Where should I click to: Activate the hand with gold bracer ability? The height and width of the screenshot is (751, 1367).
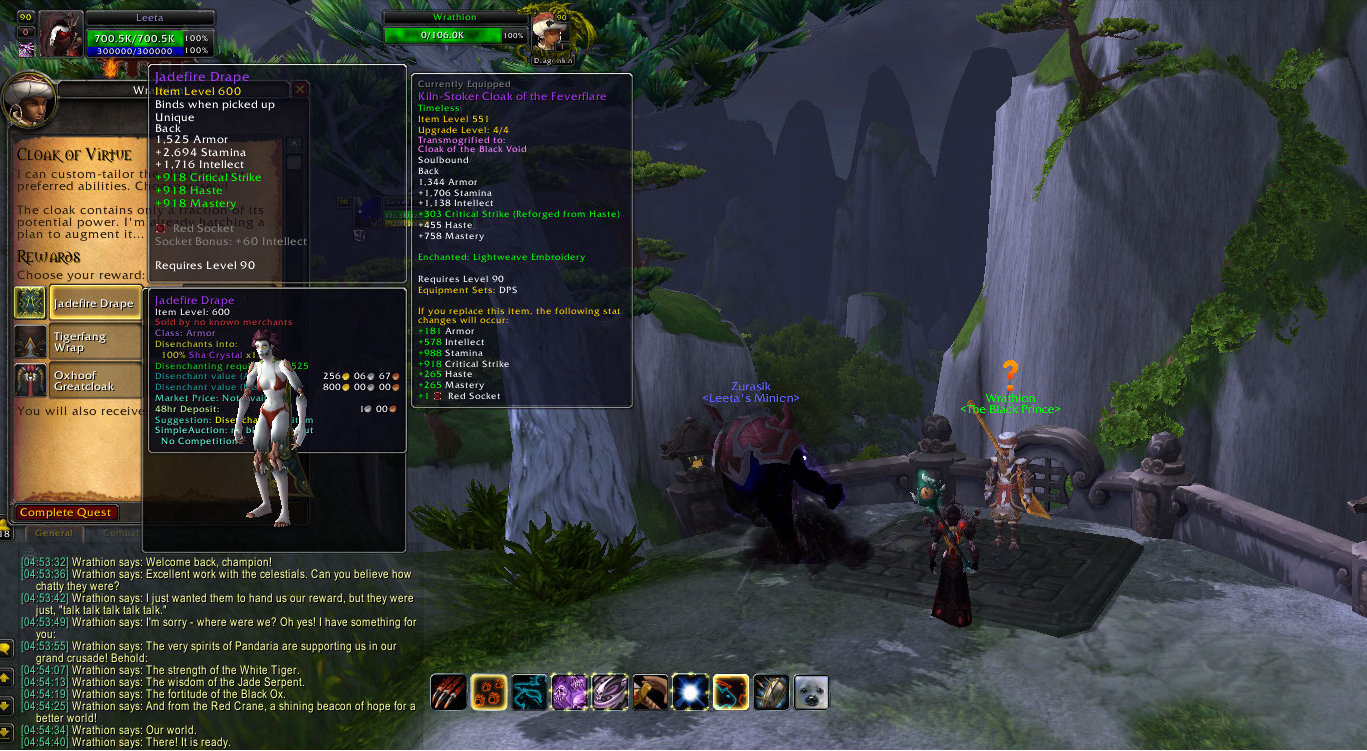click(650, 692)
